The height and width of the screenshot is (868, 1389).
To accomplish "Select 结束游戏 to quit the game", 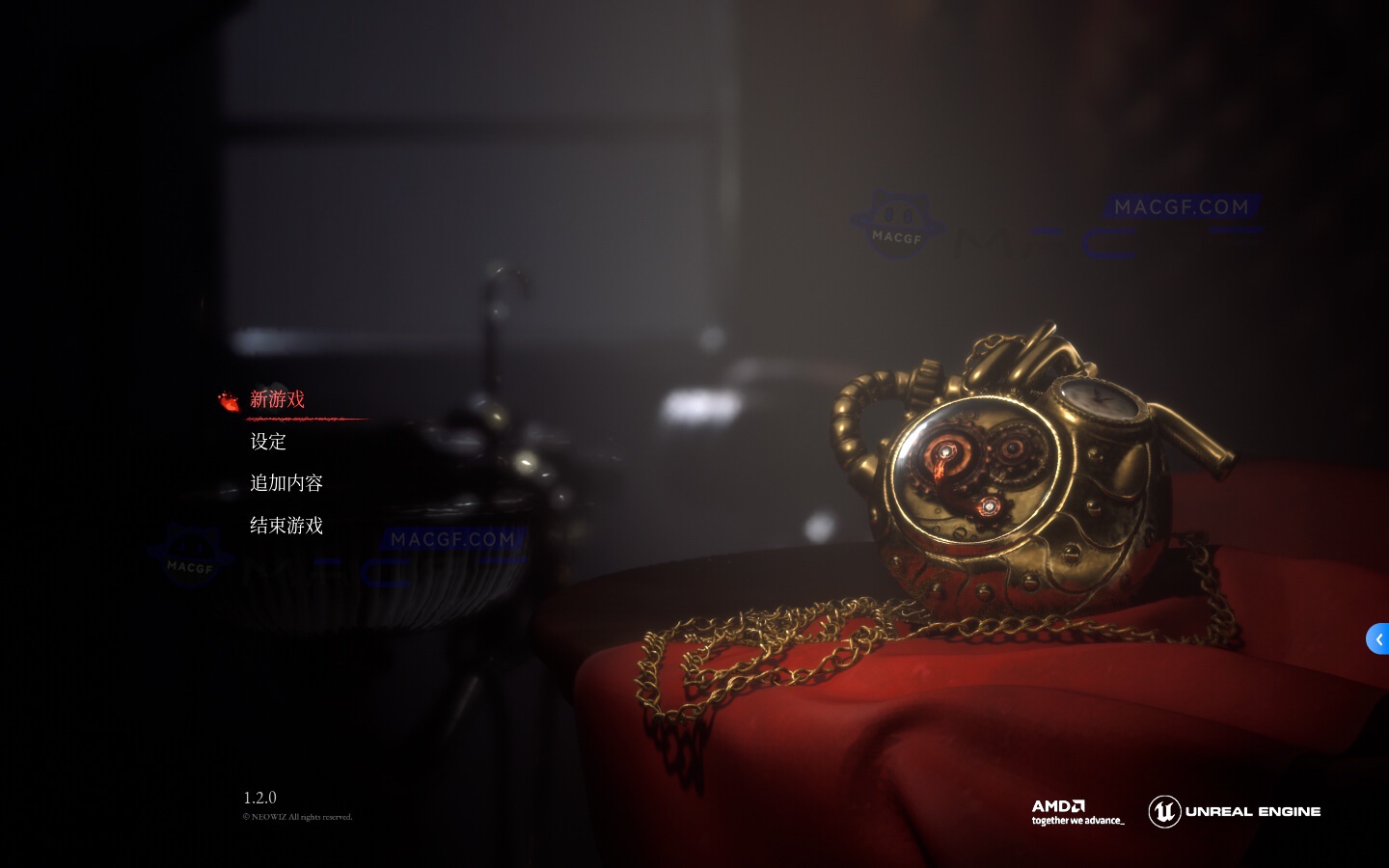I will click(286, 526).
